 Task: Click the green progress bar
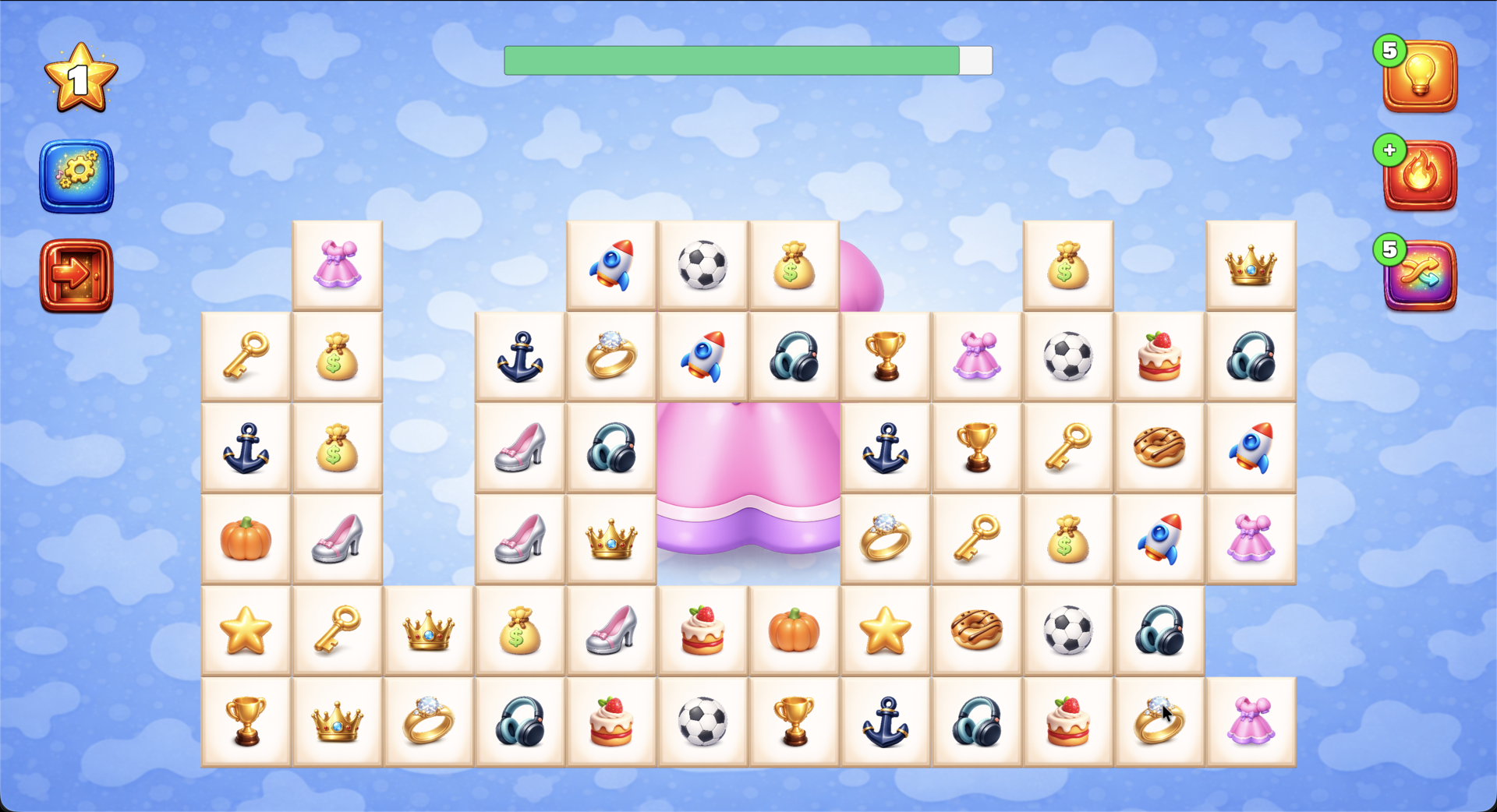tap(733, 59)
